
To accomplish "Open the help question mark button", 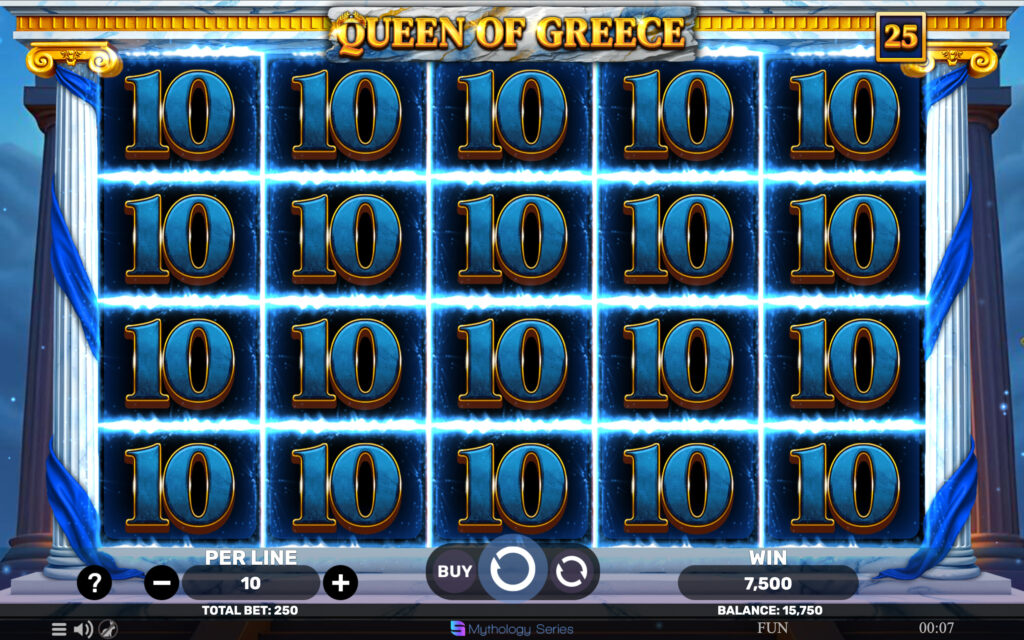I will click(93, 582).
